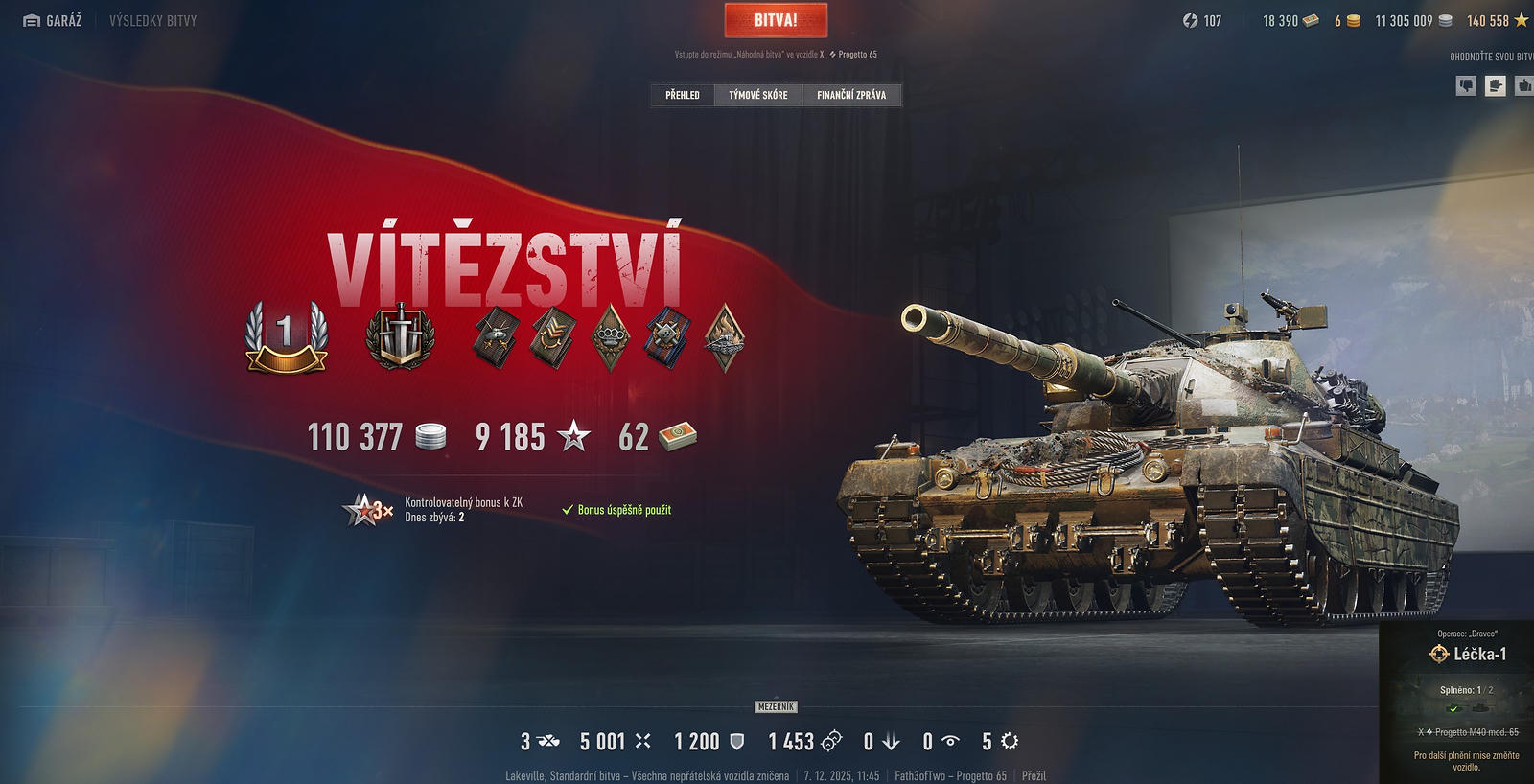Inspect the three-swords shield medal
Viewport: 1534px width, 784px height.
click(x=400, y=336)
